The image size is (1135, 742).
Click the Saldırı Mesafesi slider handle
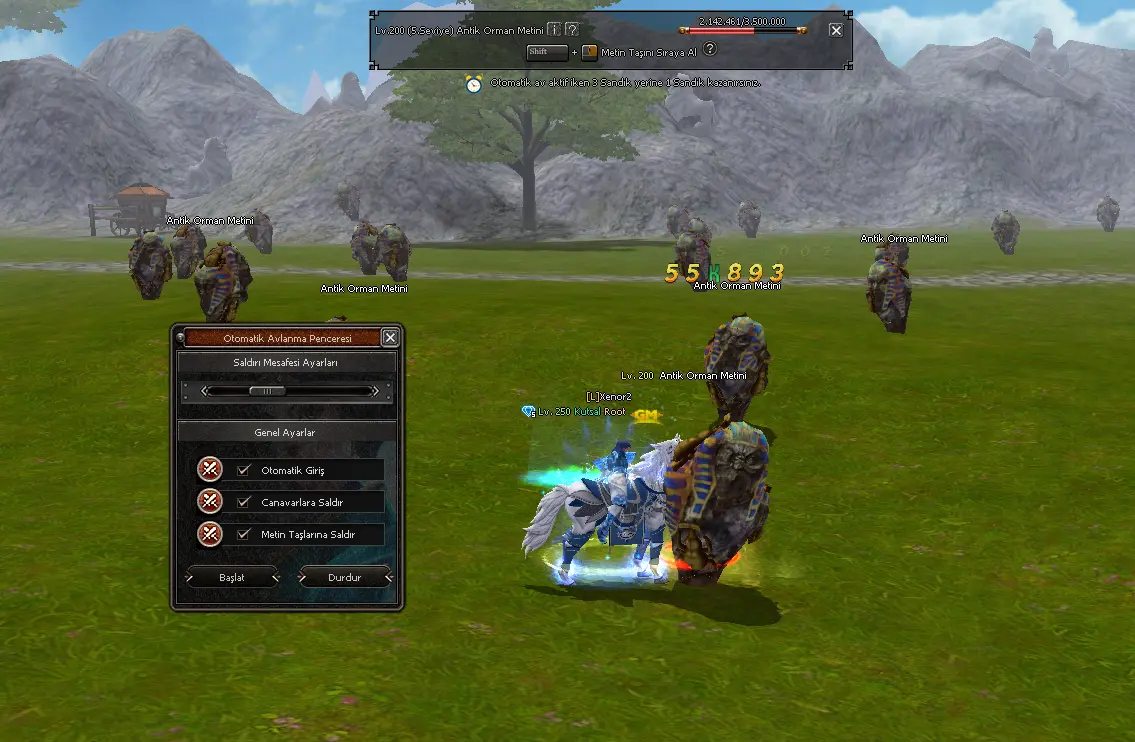click(x=267, y=391)
